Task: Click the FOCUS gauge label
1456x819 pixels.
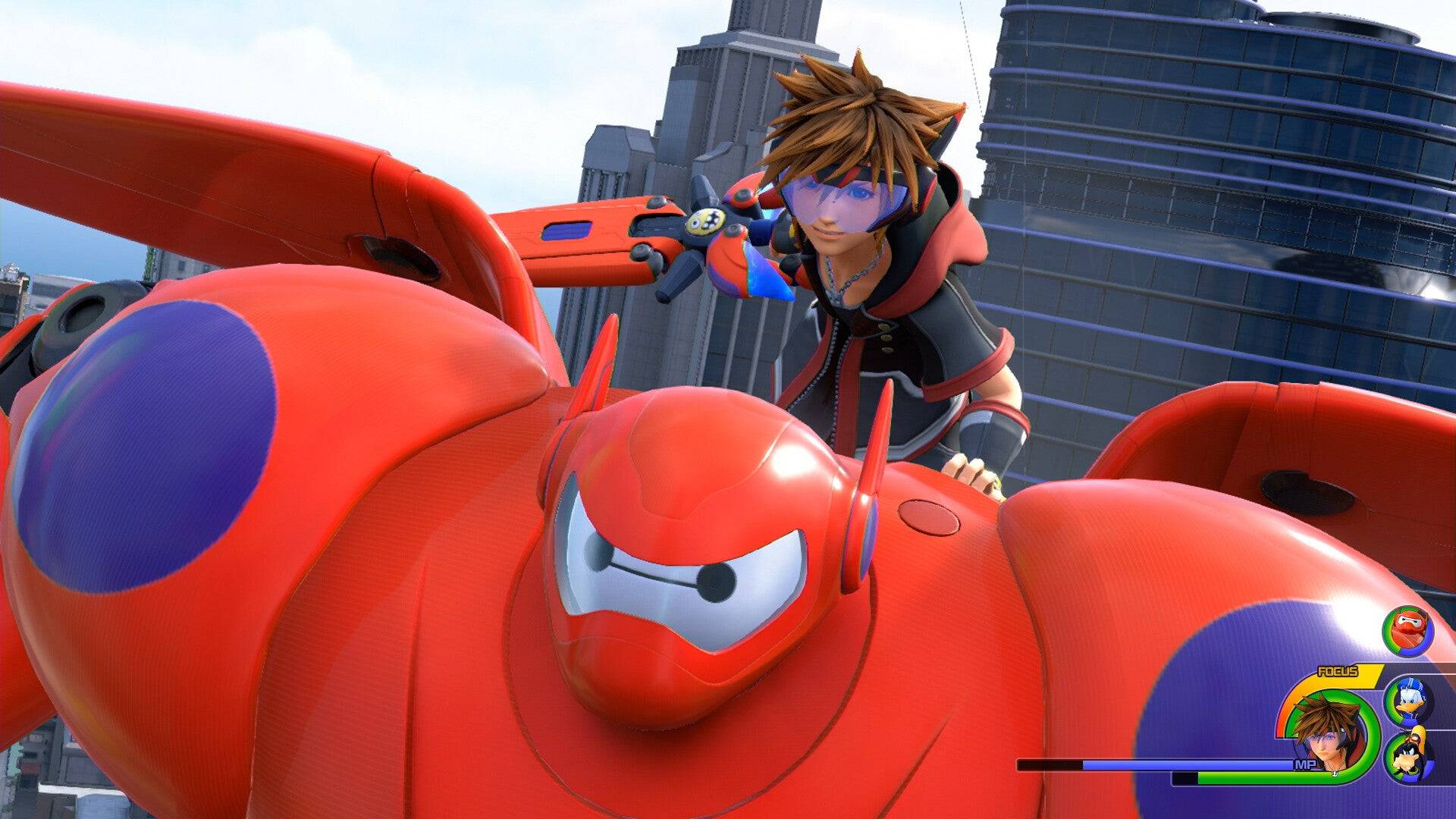Action: coord(1338,671)
